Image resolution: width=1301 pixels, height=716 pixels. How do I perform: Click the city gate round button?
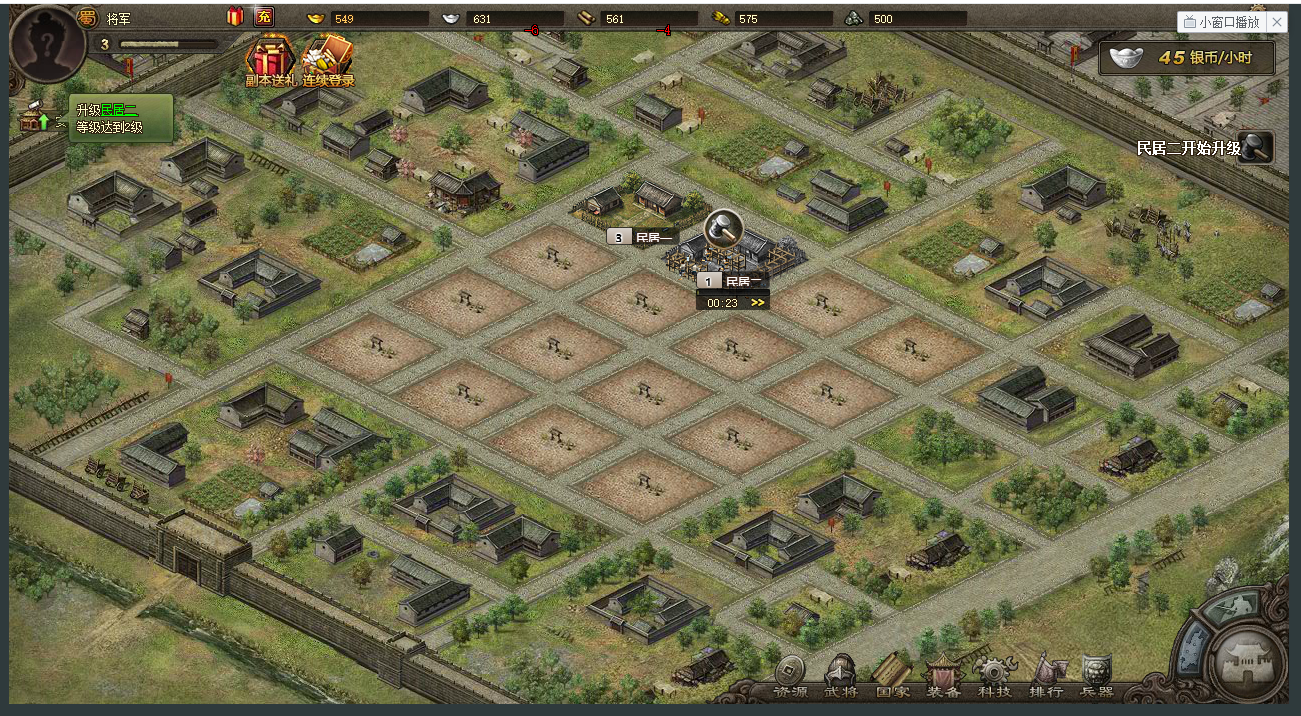click(1250, 660)
